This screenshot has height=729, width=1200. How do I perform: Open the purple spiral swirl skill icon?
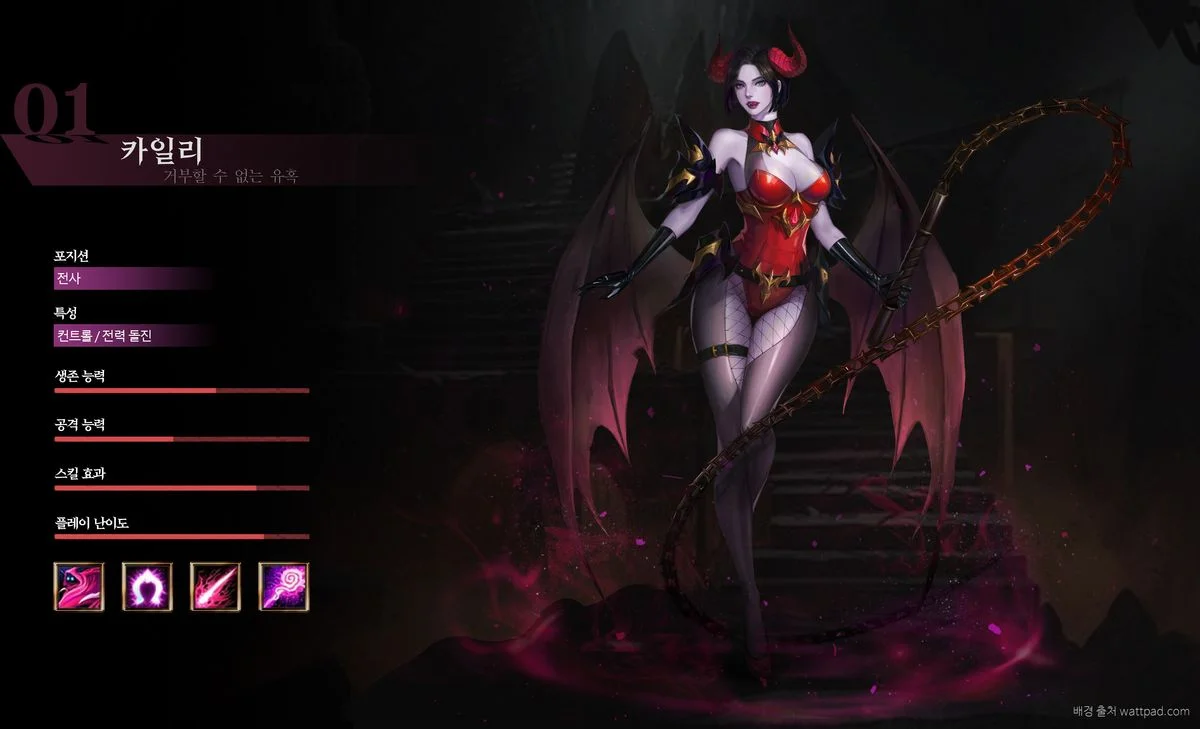click(284, 587)
